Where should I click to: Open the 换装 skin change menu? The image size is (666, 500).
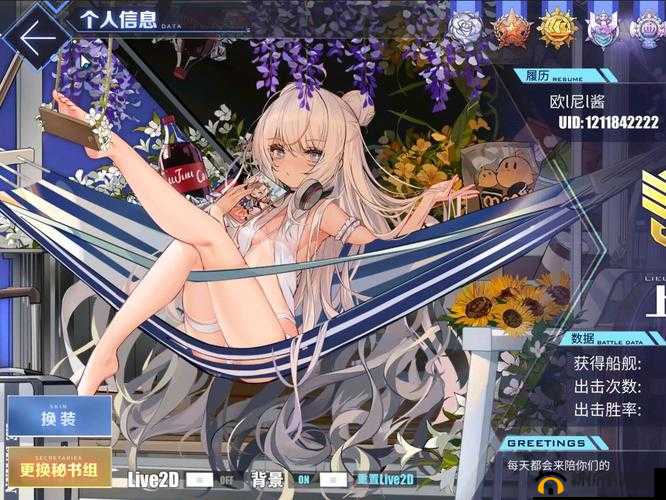click(59, 416)
